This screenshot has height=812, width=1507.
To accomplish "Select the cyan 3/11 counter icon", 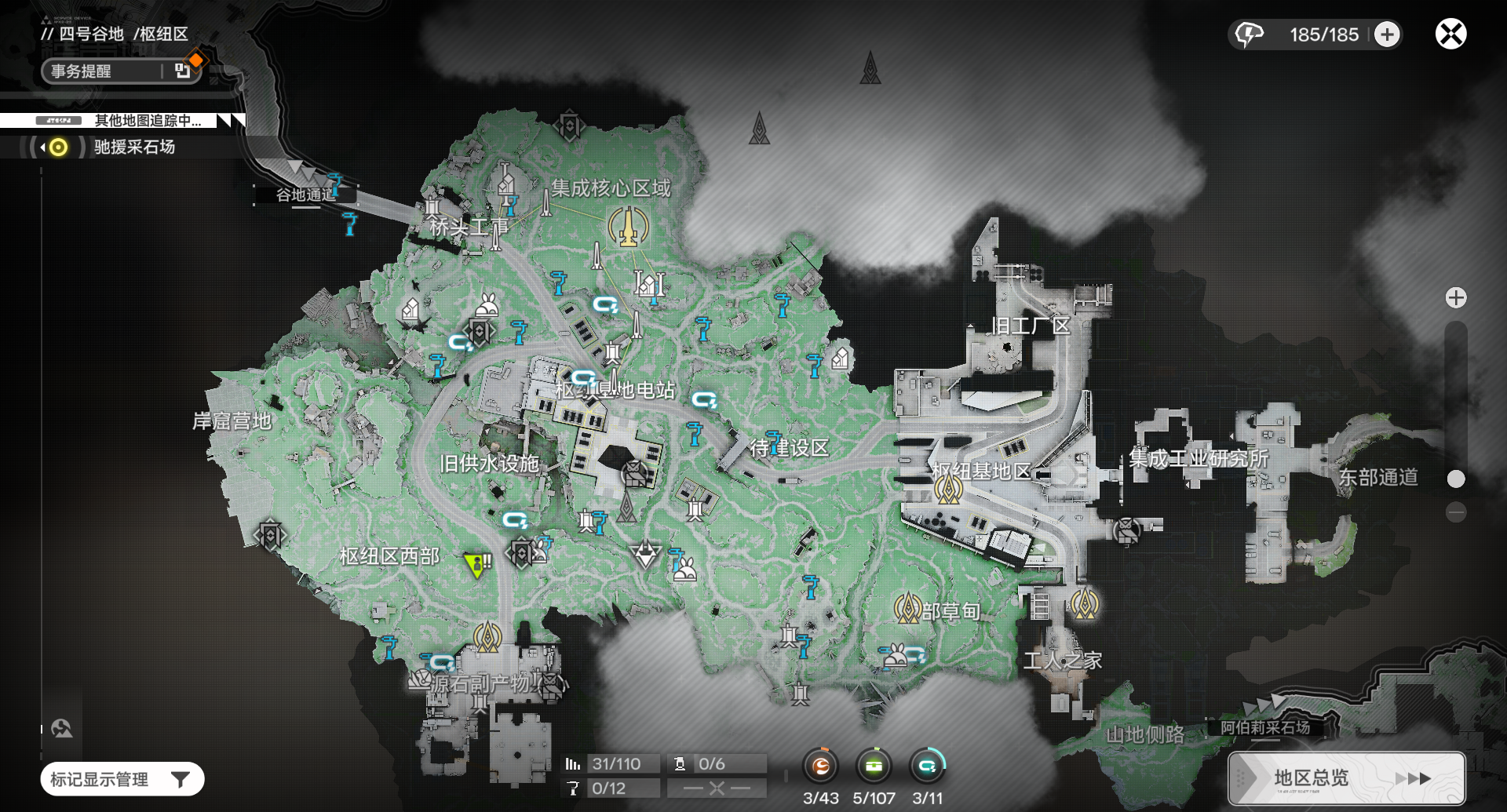I will pyautogui.click(x=927, y=766).
